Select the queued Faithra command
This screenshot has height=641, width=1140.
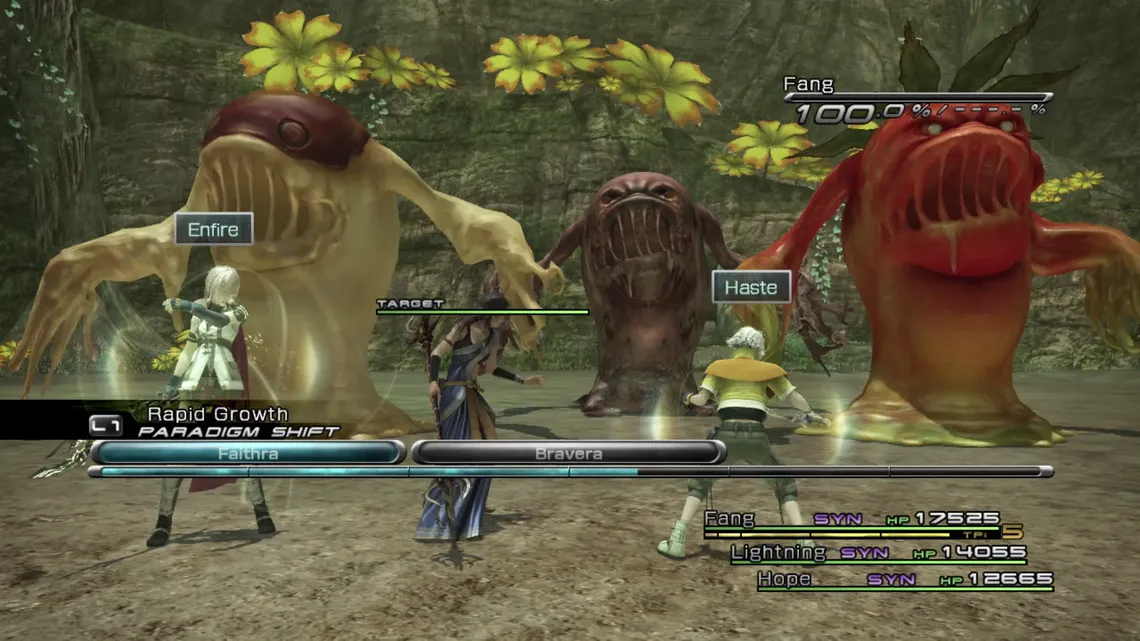(247, 453)
